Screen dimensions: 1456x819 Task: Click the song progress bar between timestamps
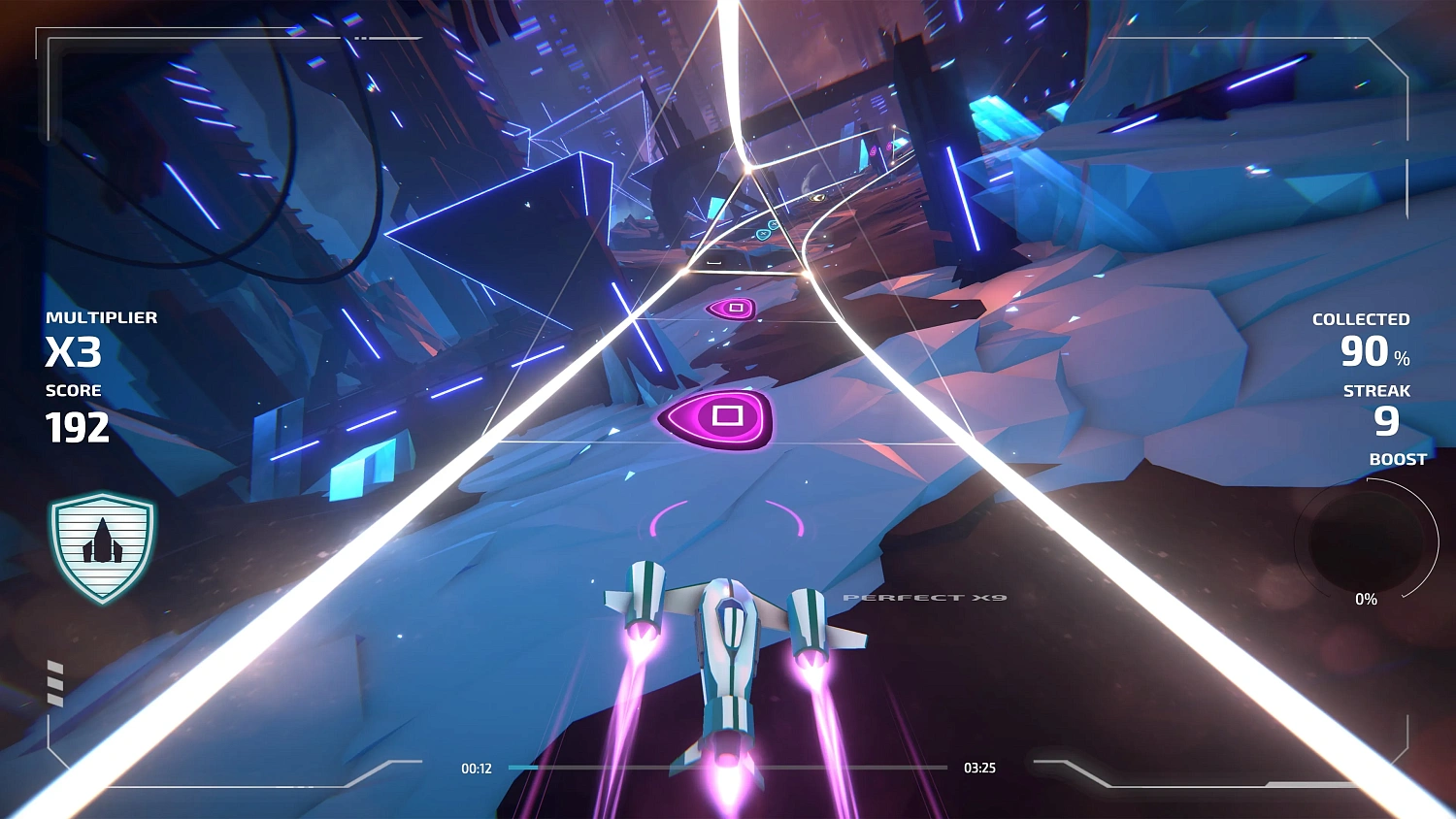[728, 767]
